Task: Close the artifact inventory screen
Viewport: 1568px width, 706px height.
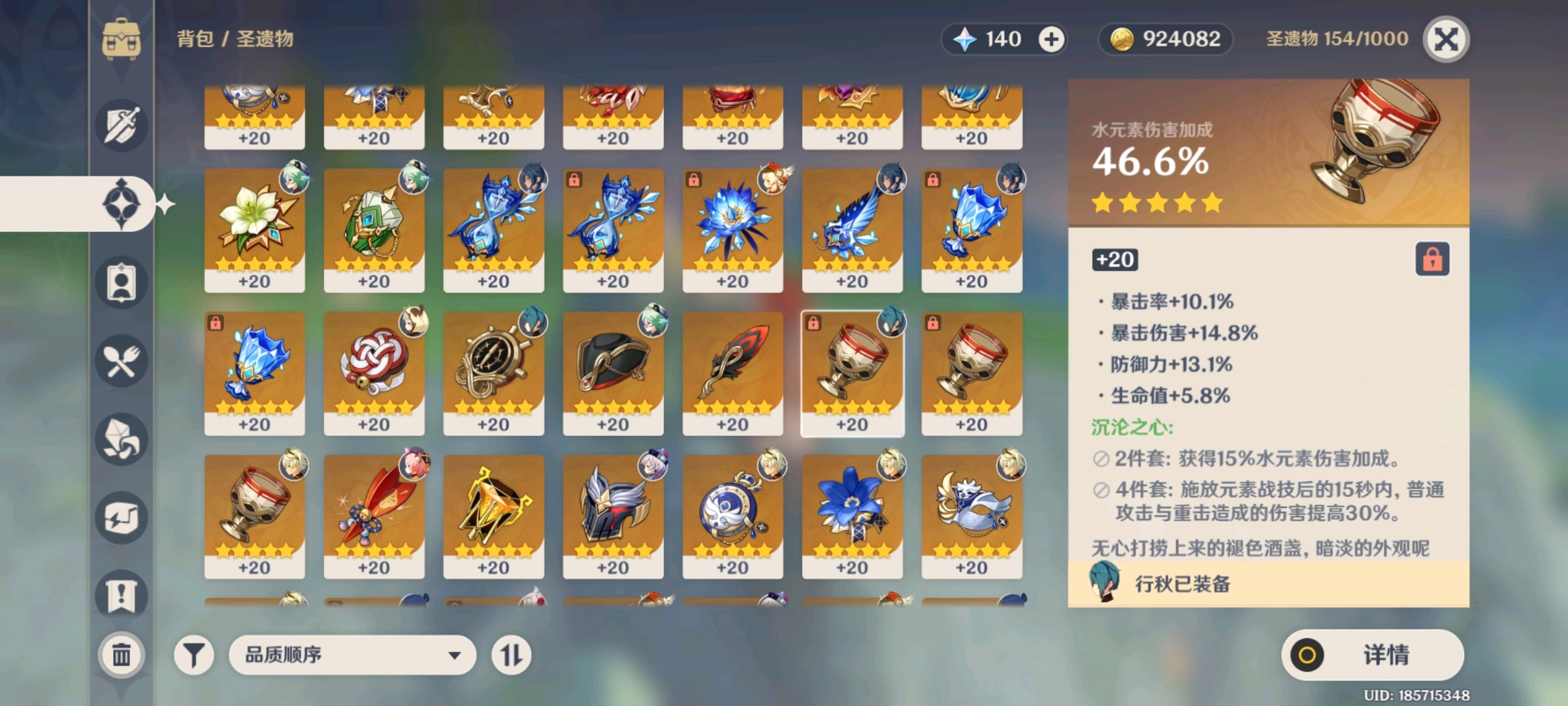Action: pyautogui.click(x=1446, y=39)
